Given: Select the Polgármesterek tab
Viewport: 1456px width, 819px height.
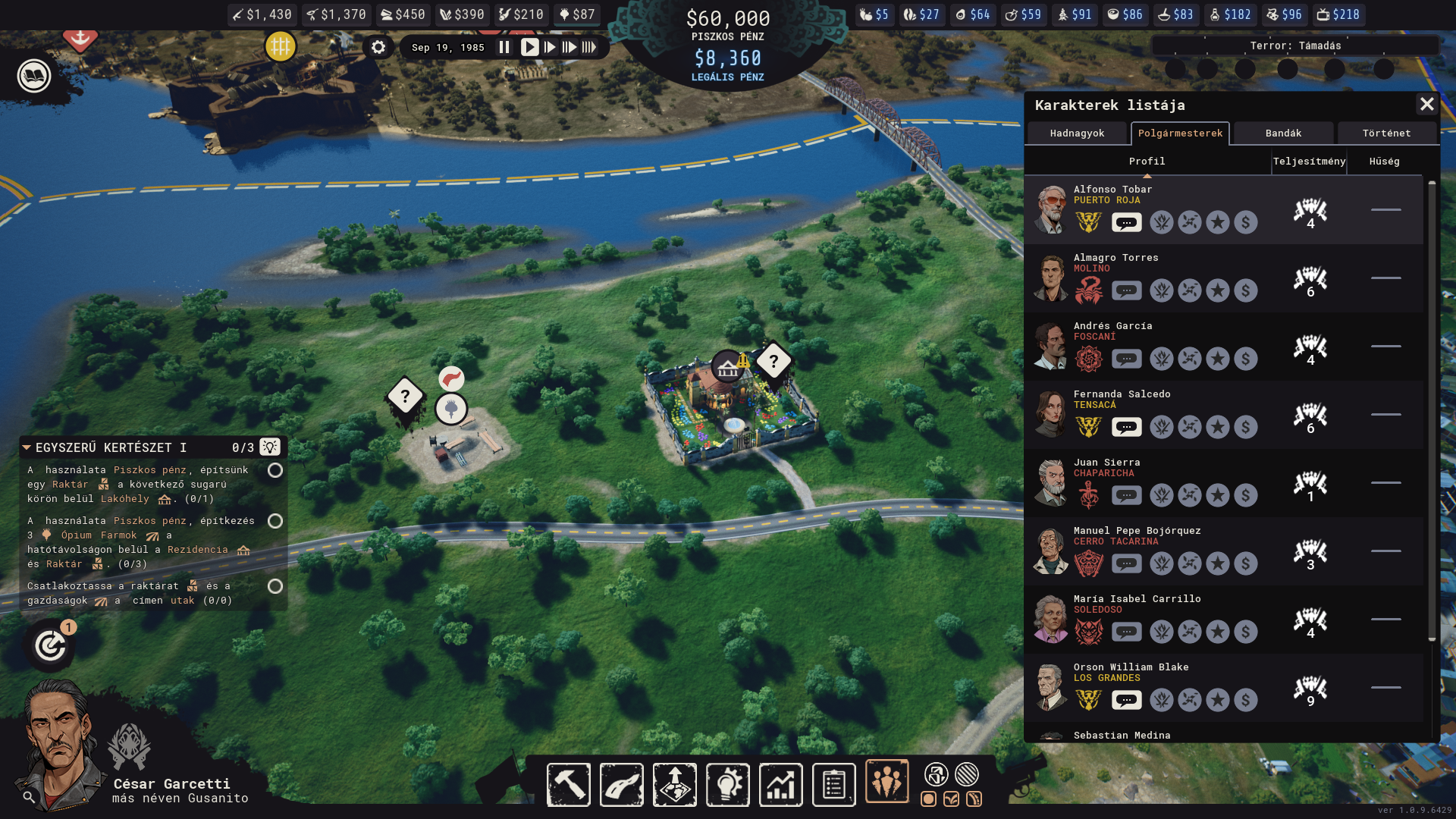Looking at the screenshot, I should coord(1180,133).
